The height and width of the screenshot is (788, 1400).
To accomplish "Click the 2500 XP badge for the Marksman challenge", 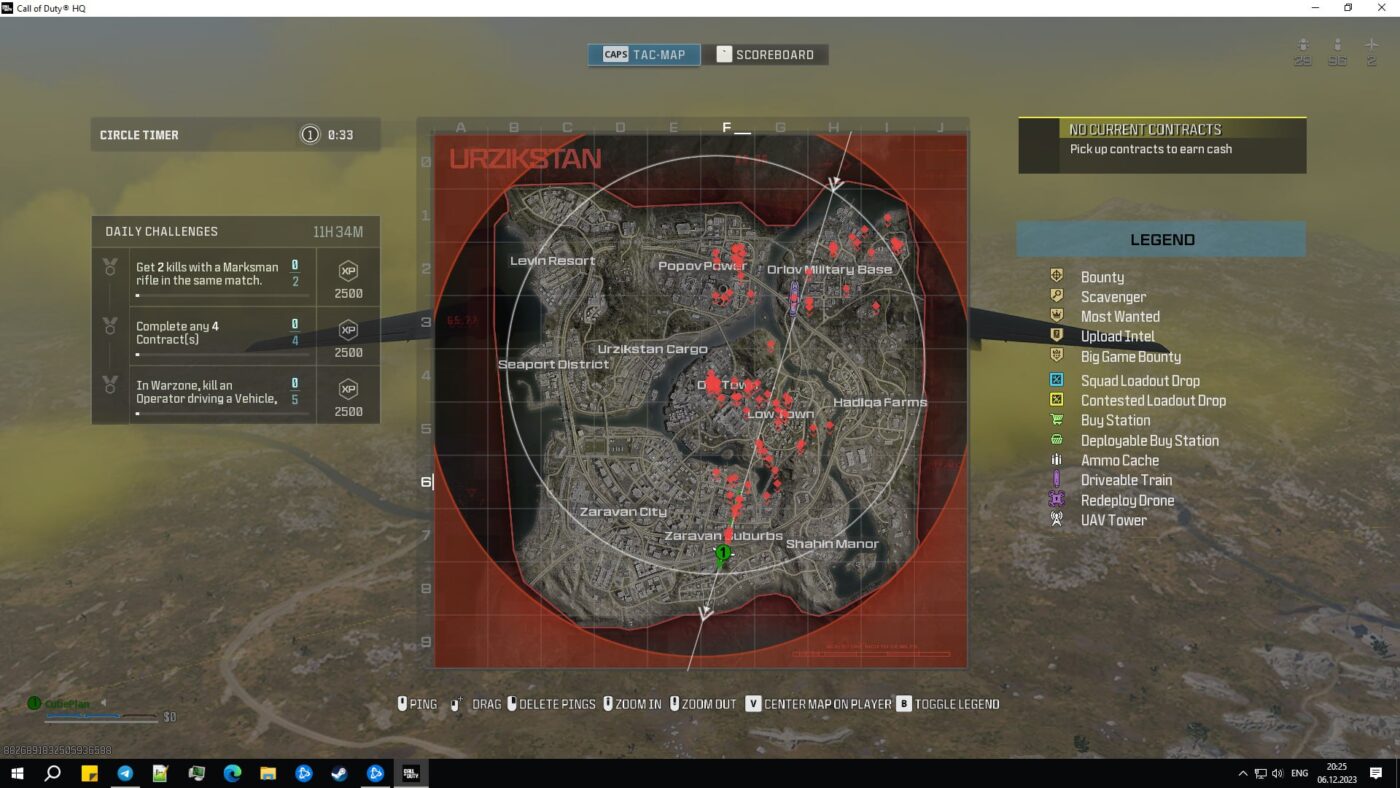I will (x=348, y=277).
